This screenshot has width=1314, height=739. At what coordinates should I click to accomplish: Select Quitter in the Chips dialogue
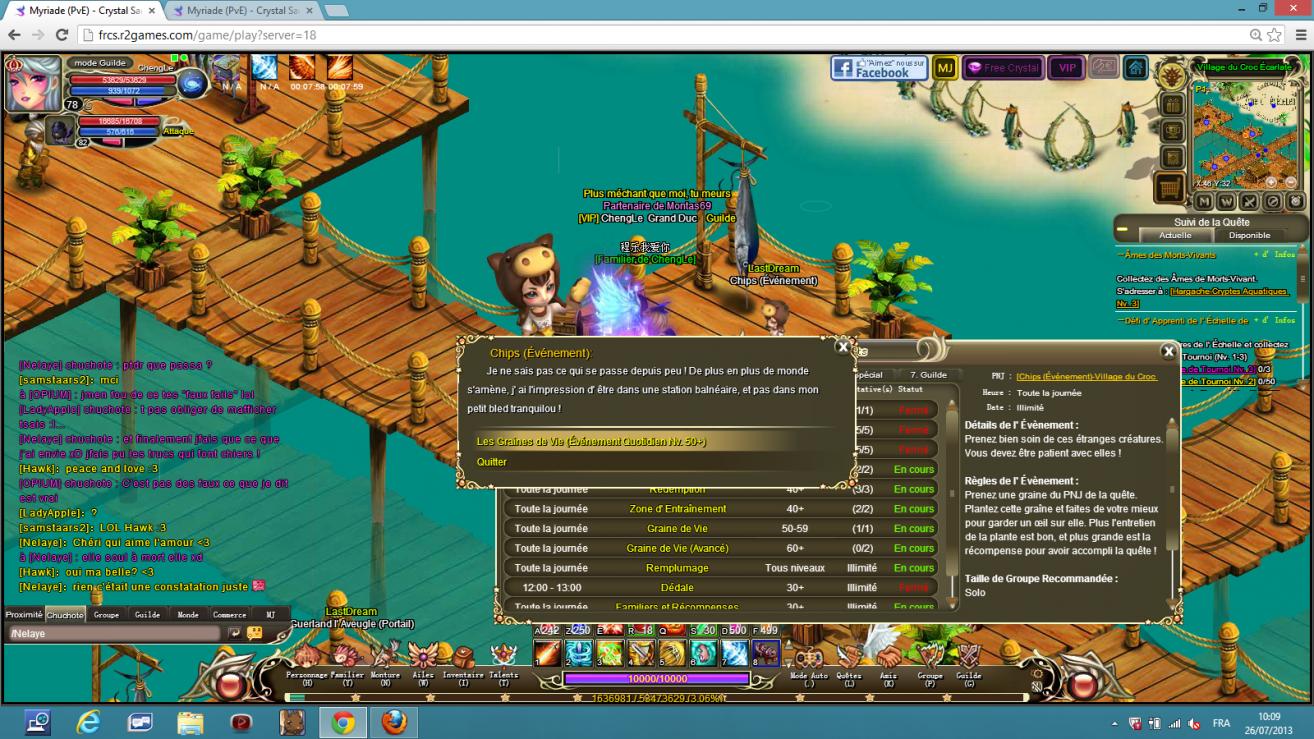click(x=492, y=462)
